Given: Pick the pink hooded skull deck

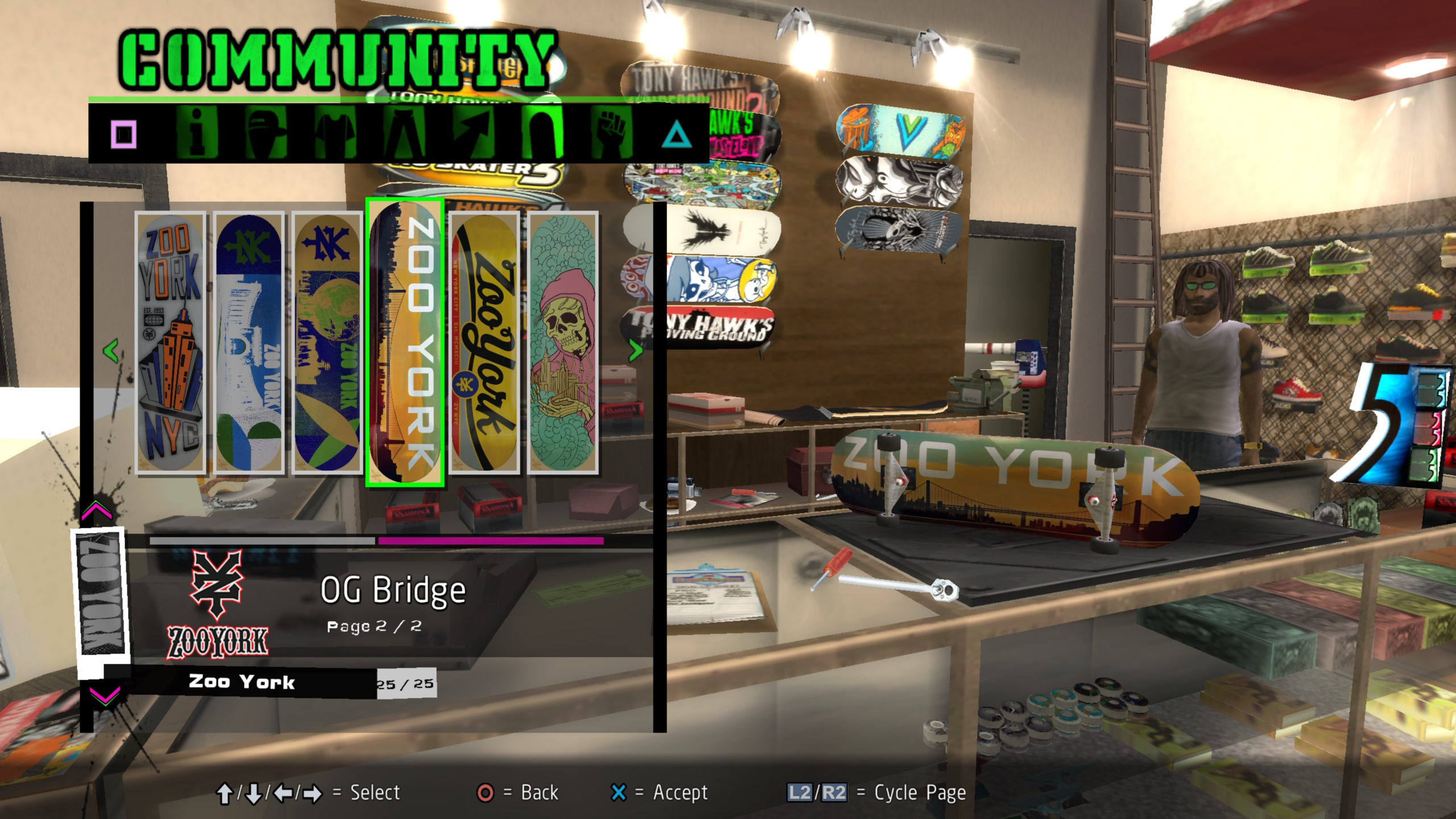Looking at the screenshot, I should pos(562,343).
